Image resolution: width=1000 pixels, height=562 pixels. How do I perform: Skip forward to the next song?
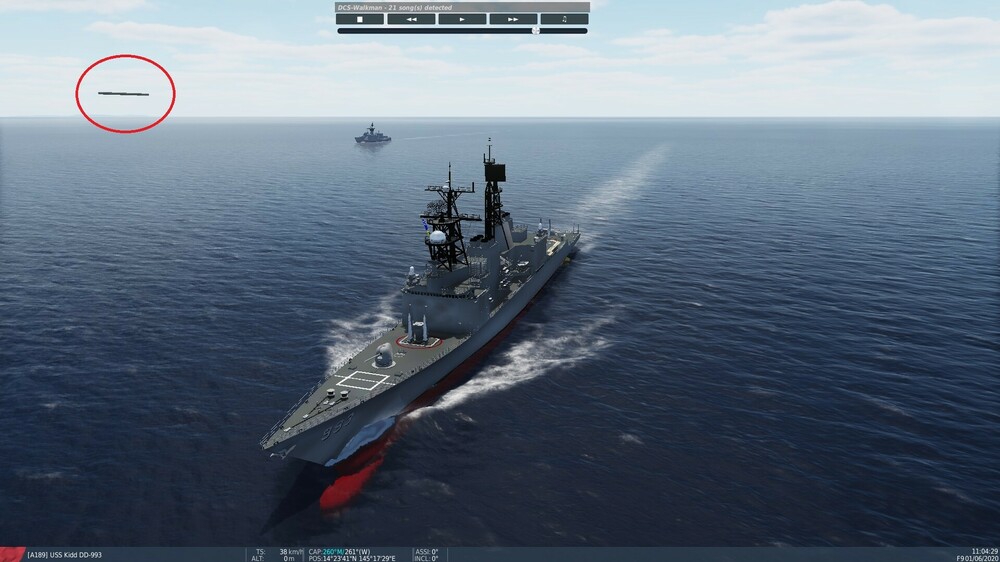[513, 19]
